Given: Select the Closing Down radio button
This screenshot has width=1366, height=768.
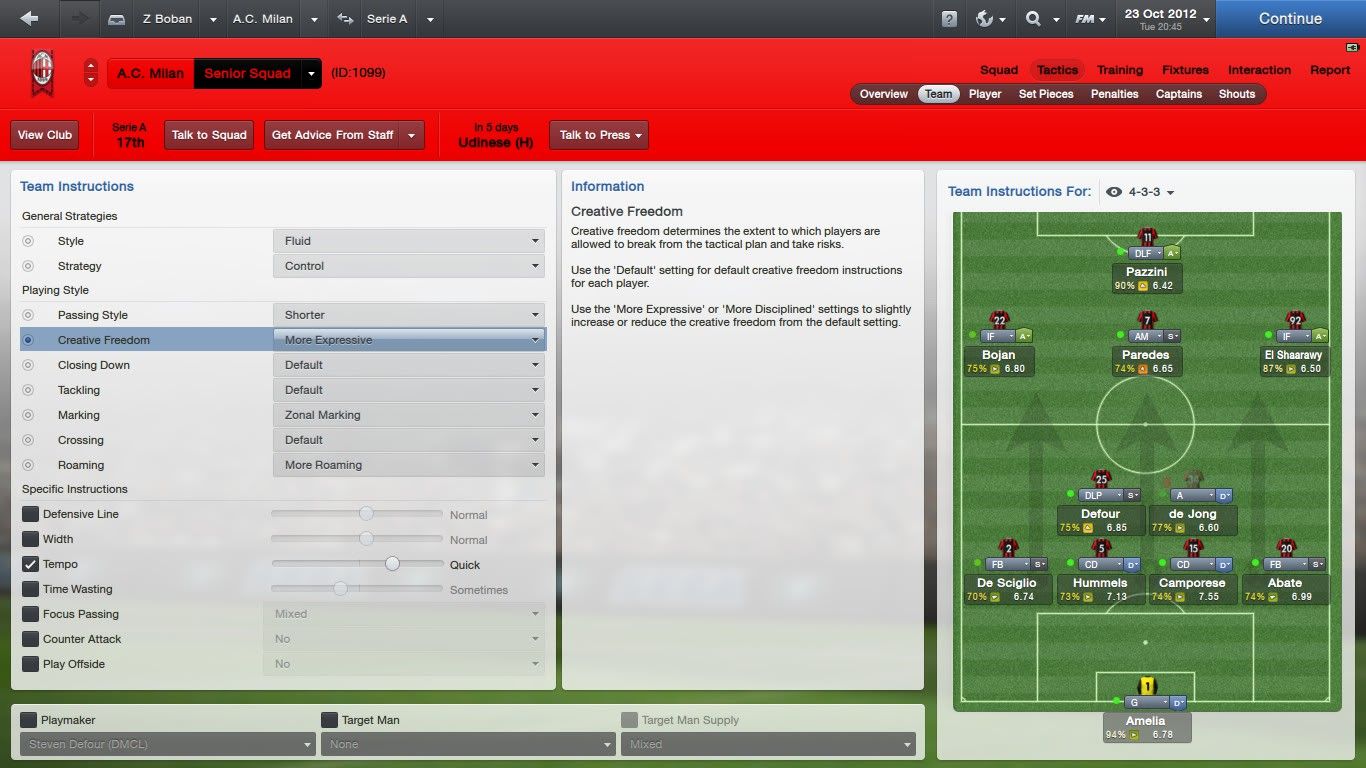Looking at the screenshot, I should point(28,365).
